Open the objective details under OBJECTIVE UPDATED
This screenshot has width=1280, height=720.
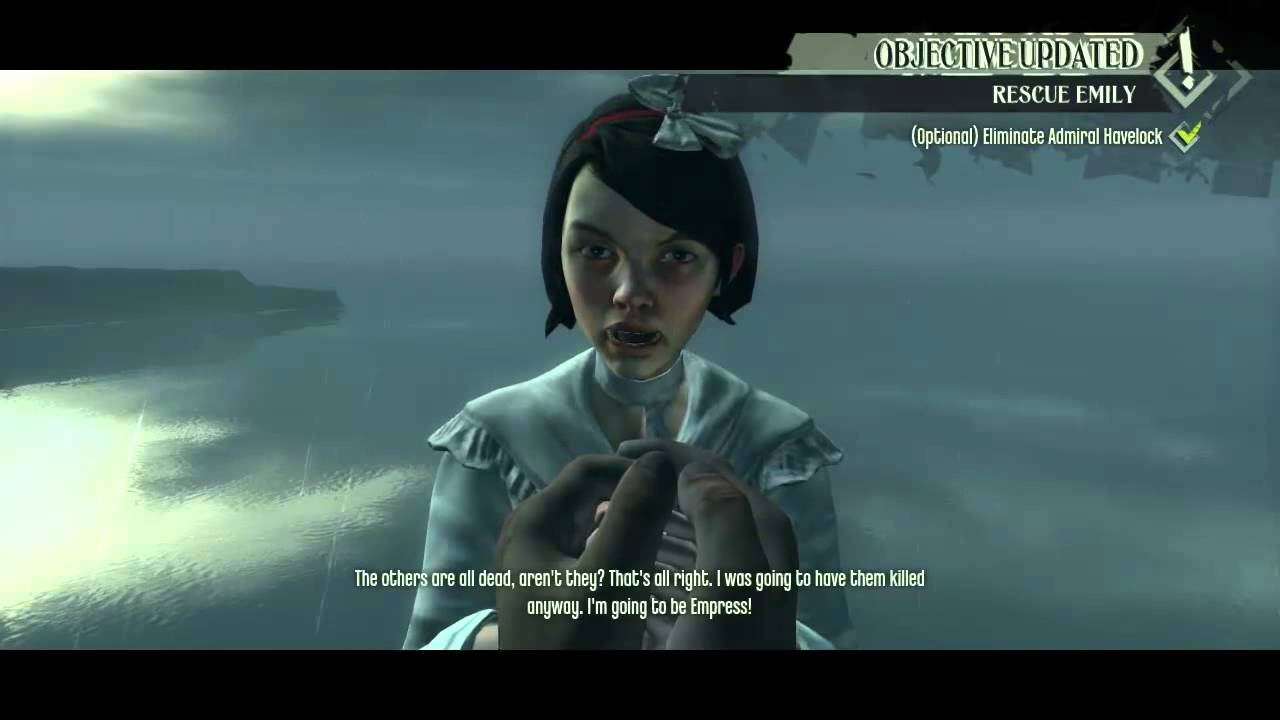pos(1063,96)
